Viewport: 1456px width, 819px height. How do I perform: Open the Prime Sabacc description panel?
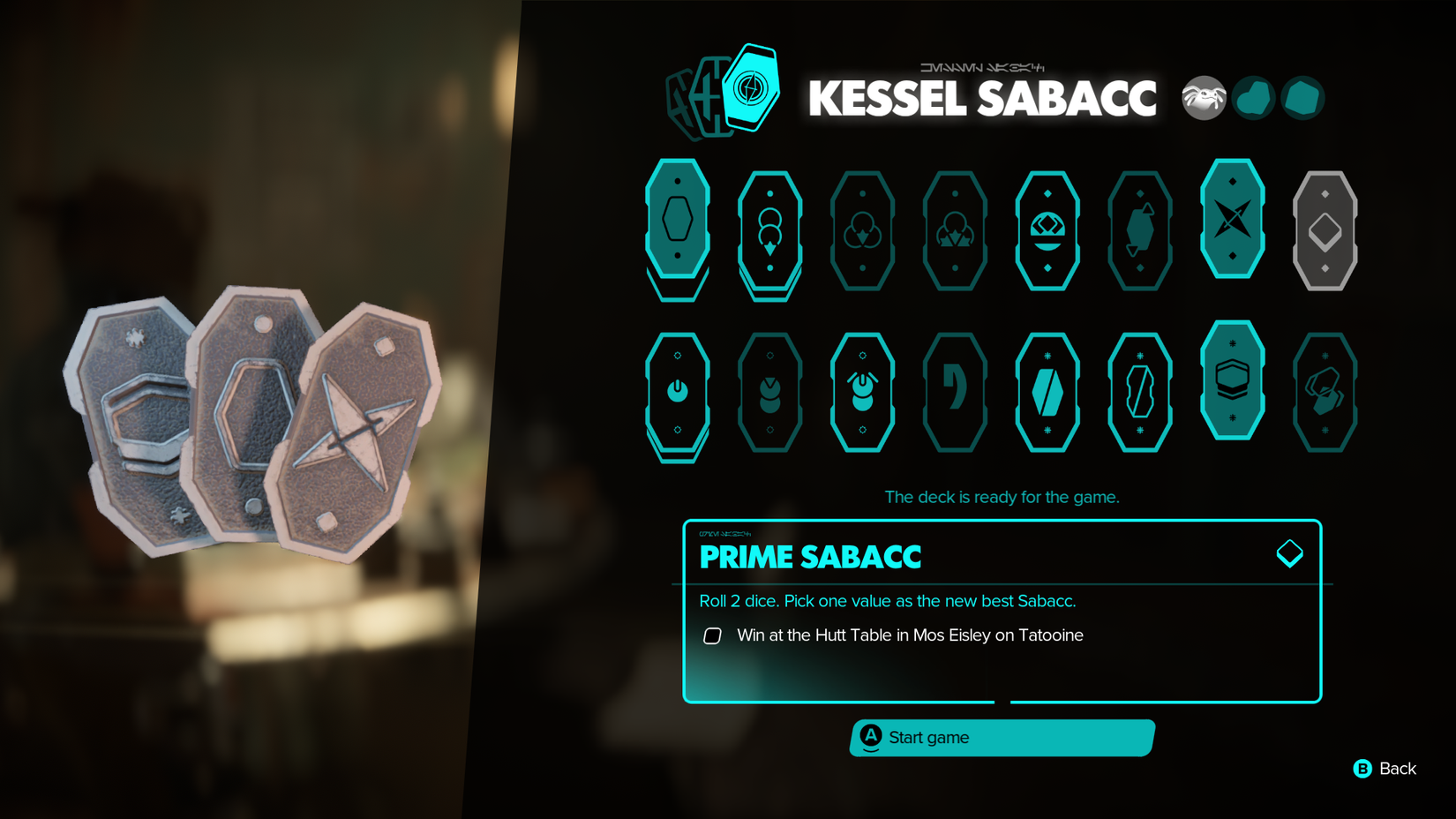coord(1002,611)
